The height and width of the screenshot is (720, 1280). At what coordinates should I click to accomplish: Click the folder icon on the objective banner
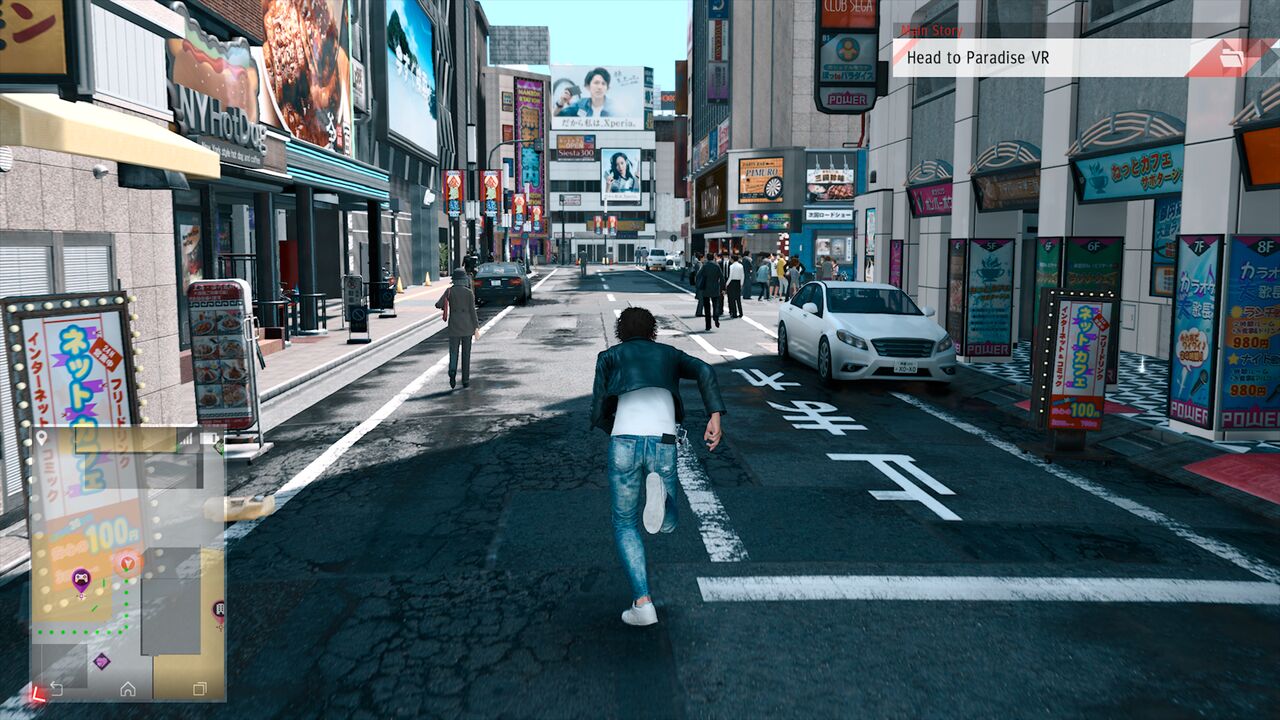pyautogui.click(x=1232, y=58)
